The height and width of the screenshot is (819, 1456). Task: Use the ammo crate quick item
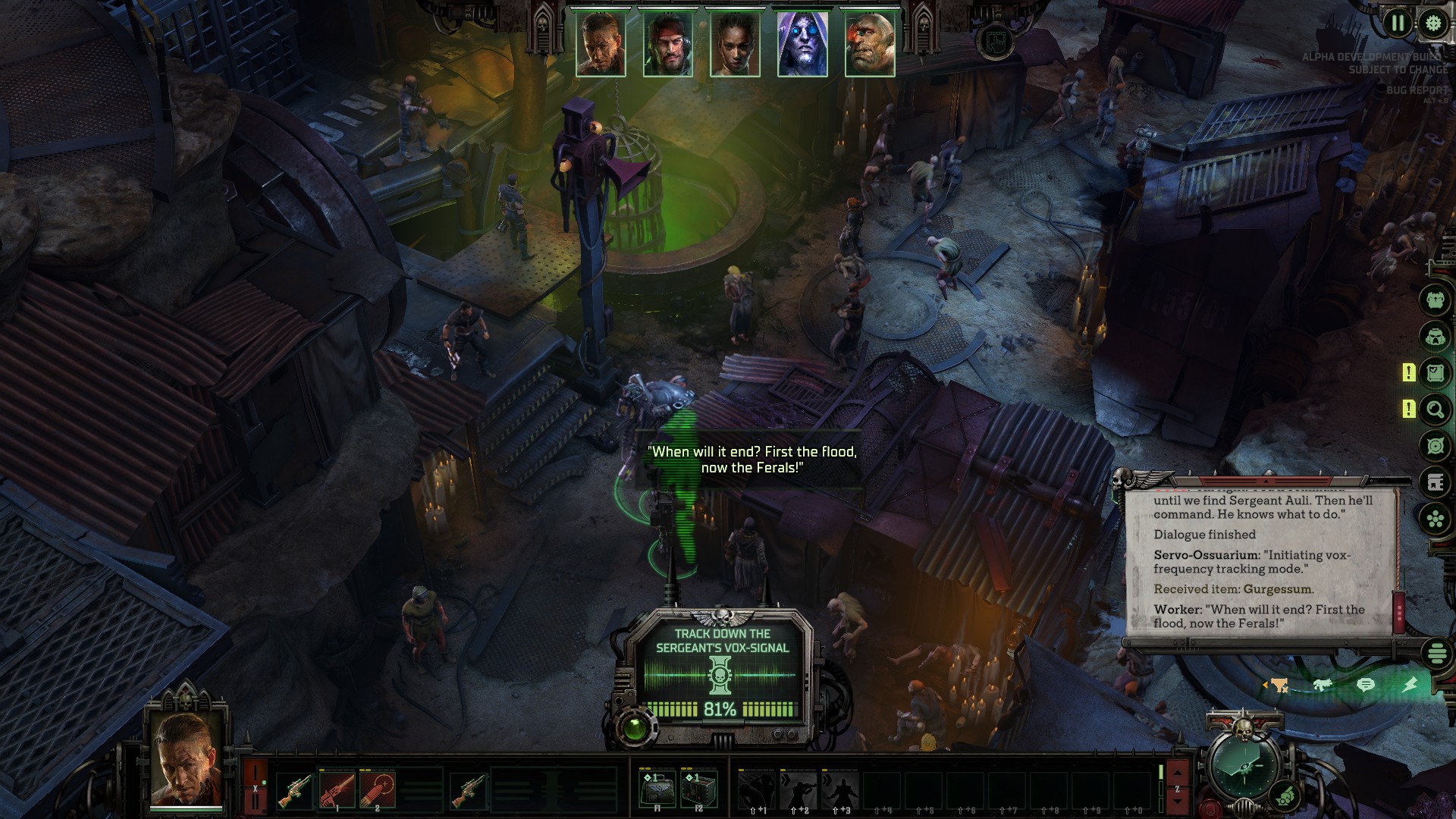[698, 790]
